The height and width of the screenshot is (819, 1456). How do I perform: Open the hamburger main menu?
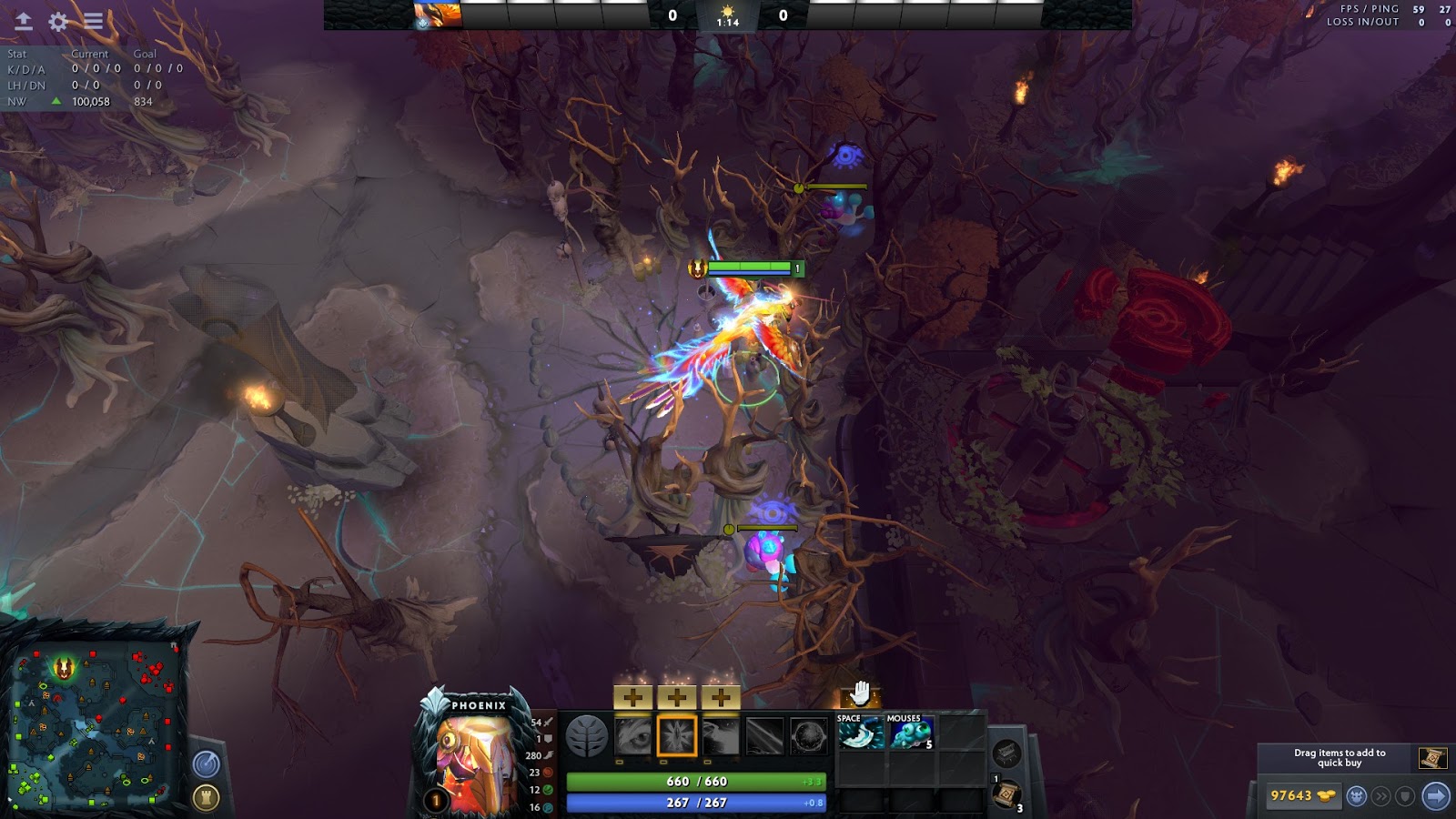coord(94,22)
